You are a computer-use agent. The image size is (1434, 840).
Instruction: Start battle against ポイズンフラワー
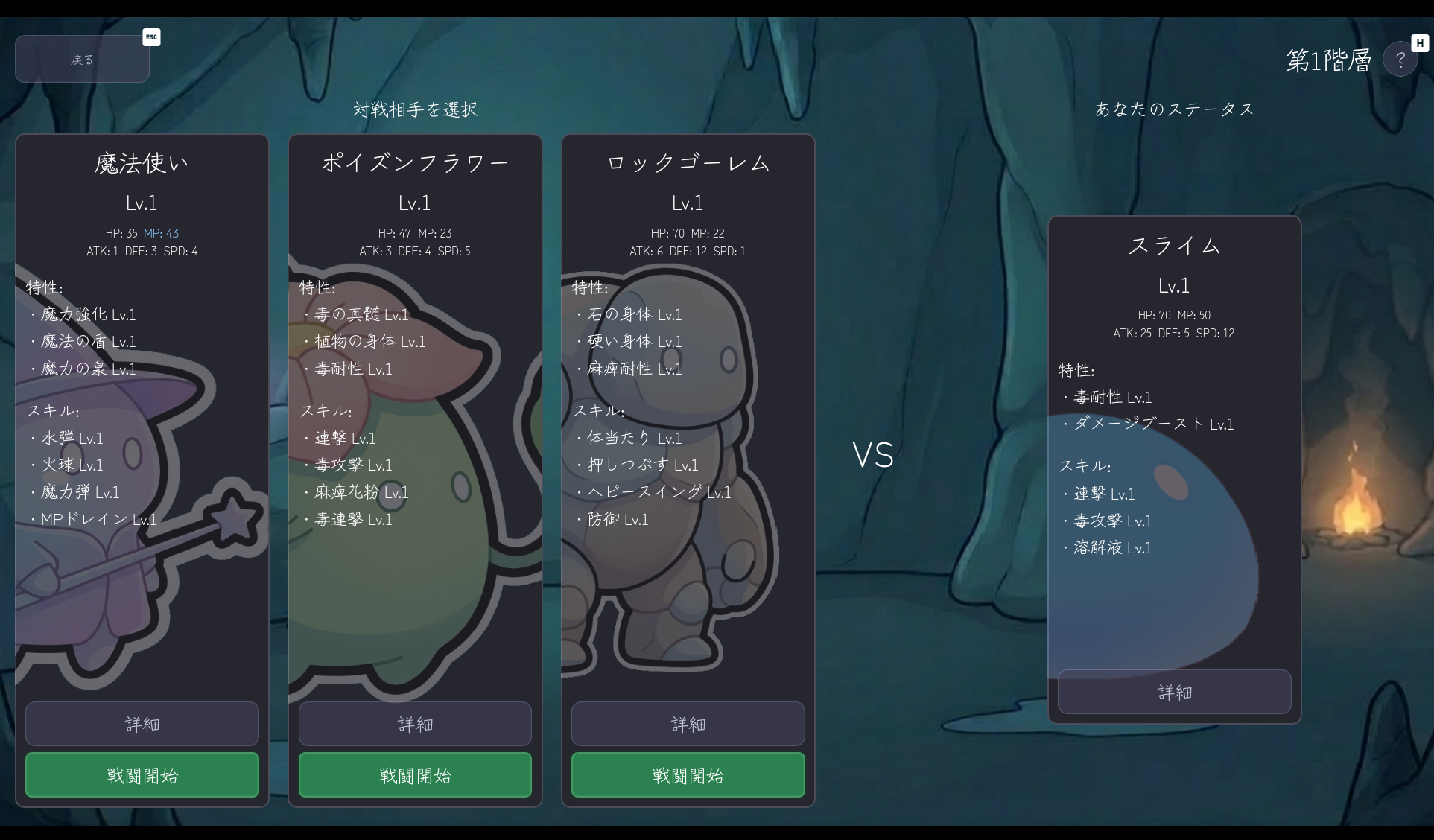(415, 775)
